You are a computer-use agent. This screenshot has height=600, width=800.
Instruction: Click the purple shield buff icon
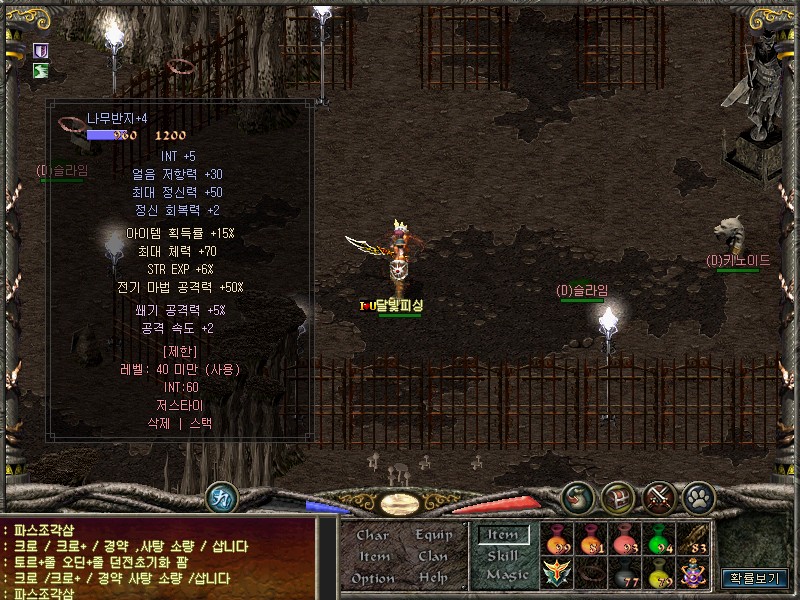click(41, 50)
